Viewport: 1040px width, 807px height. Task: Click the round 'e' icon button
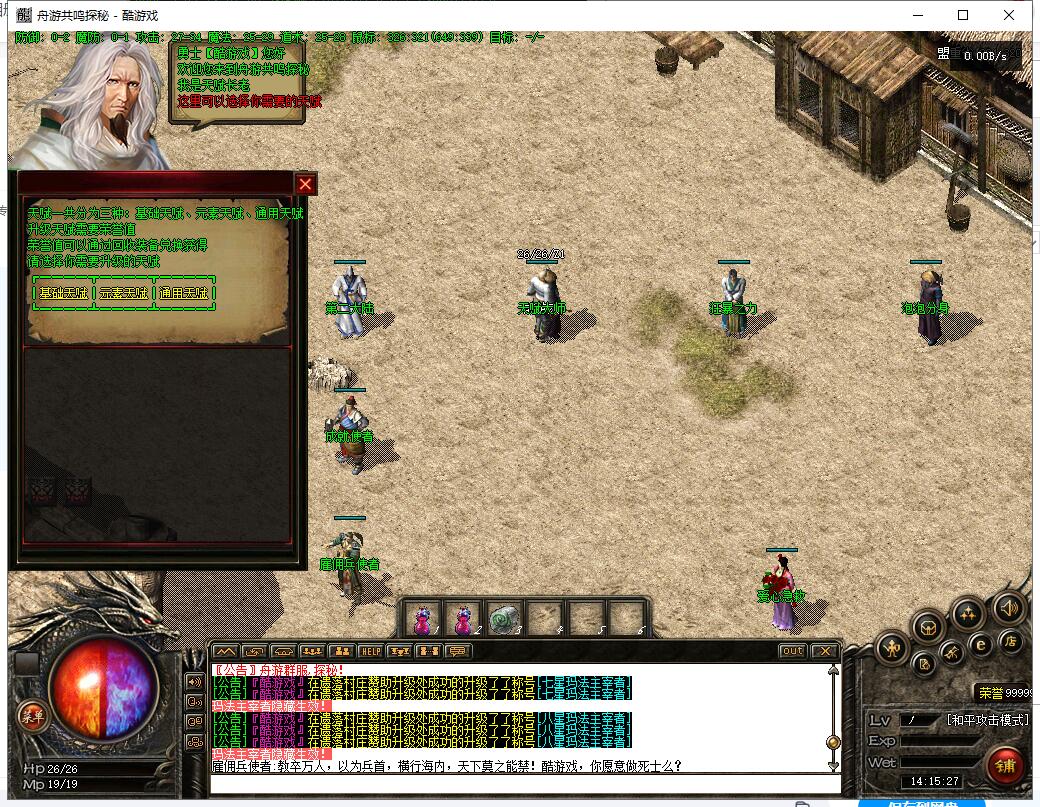pyautogui.click(x=981, y=645)
